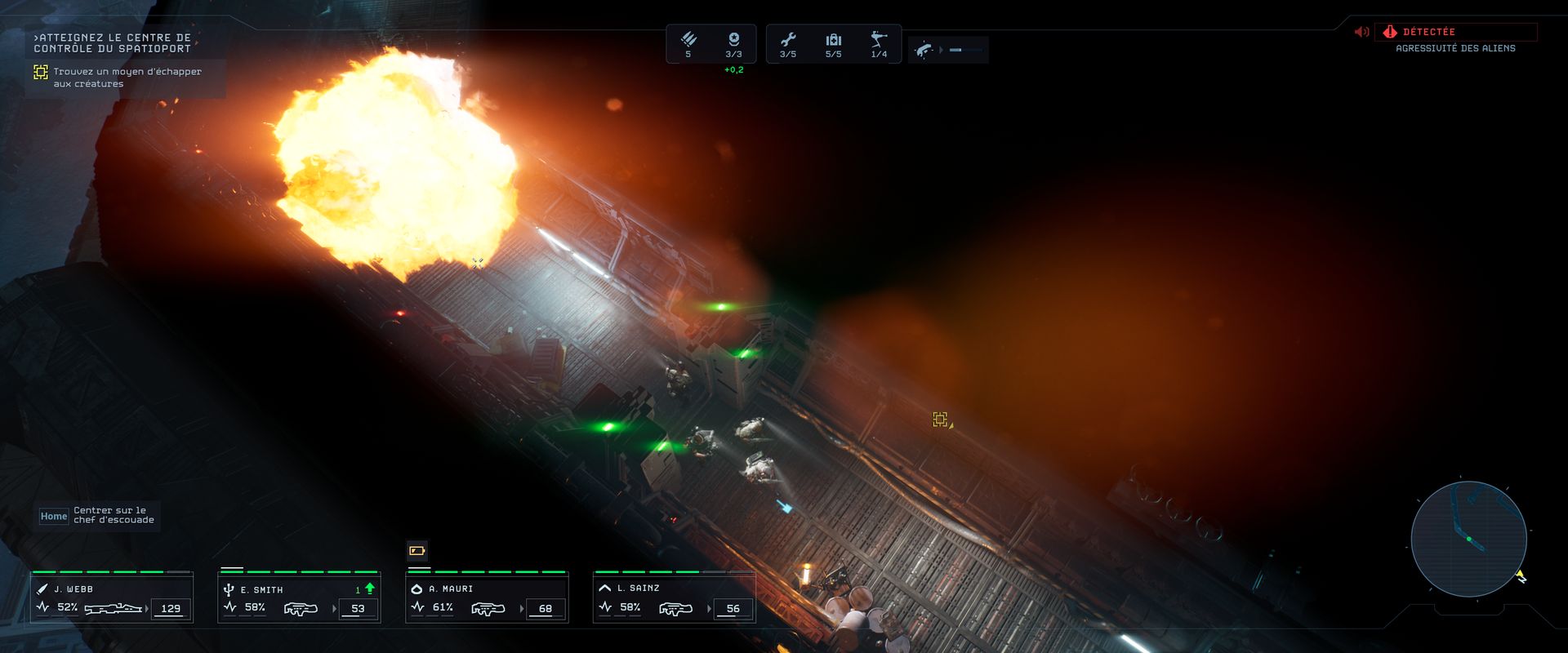Click the wrench tools resource icon
The width and height of the screenshot is (1568, 653).
pyautogui.click(x=788, y=39)
